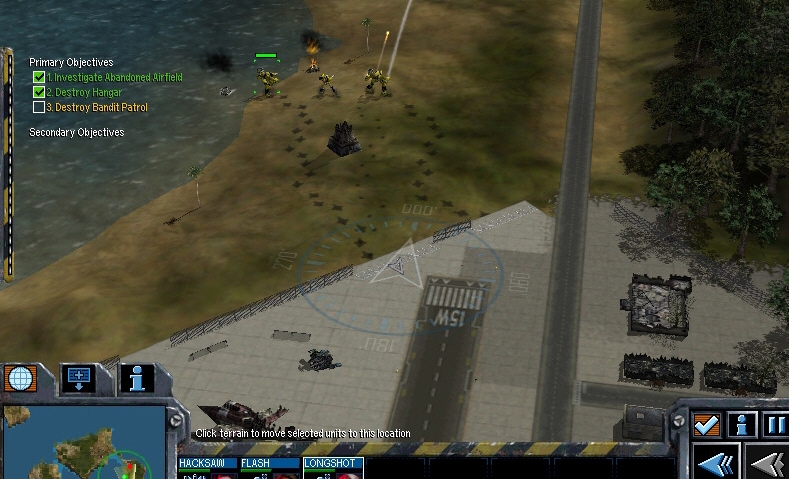Click the blue triple-arrow command button
This screenshot has width=789, height=479.
[717, 464]
